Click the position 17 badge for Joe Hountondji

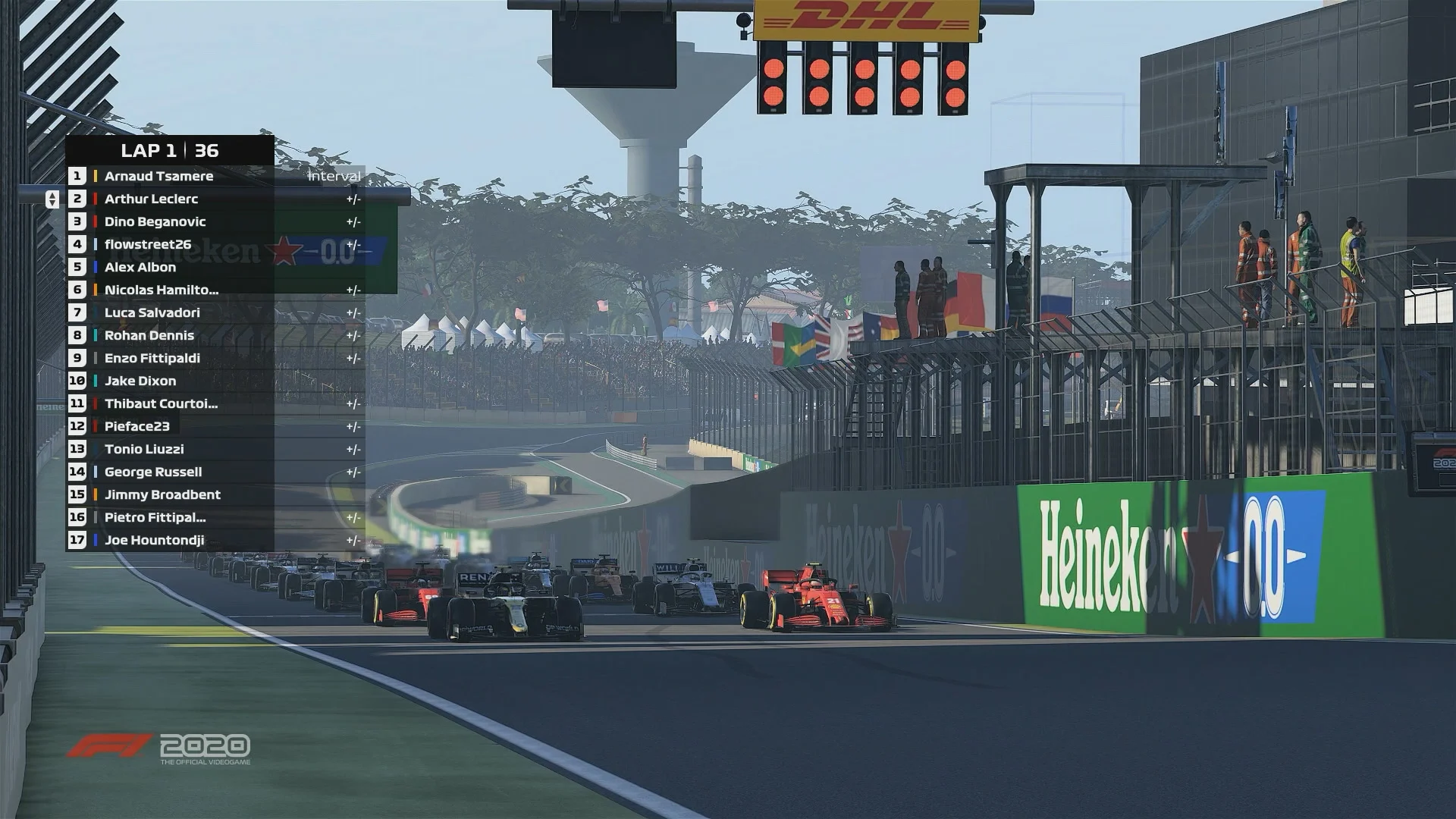(x=77, y=540)
